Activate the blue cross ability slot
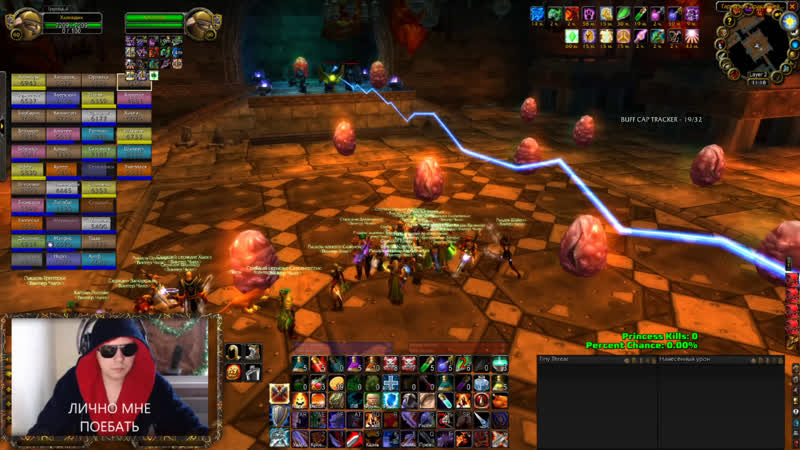800x450 pixels. point(389,383)
